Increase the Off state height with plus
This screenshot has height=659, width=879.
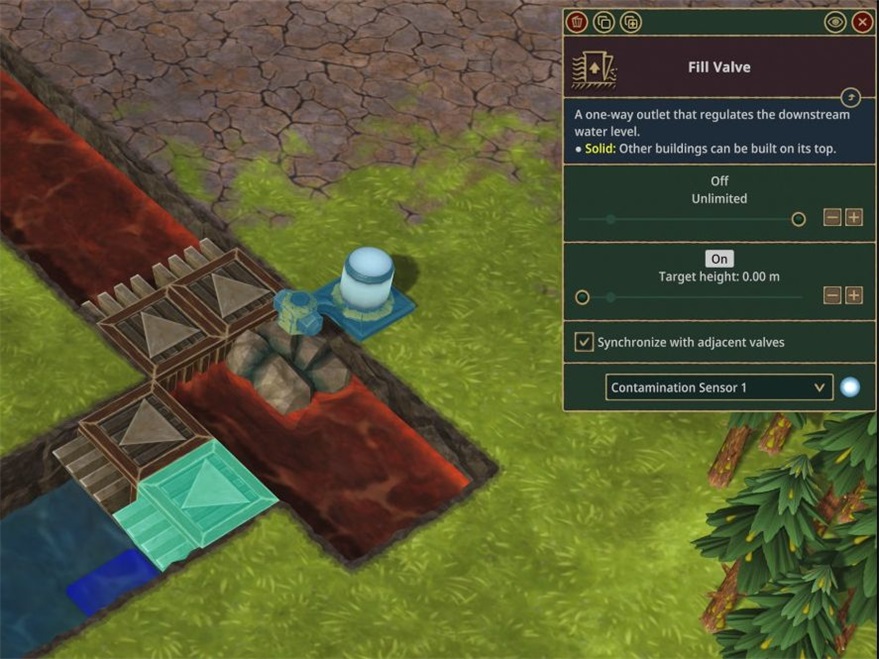click(x=854, y=218)
